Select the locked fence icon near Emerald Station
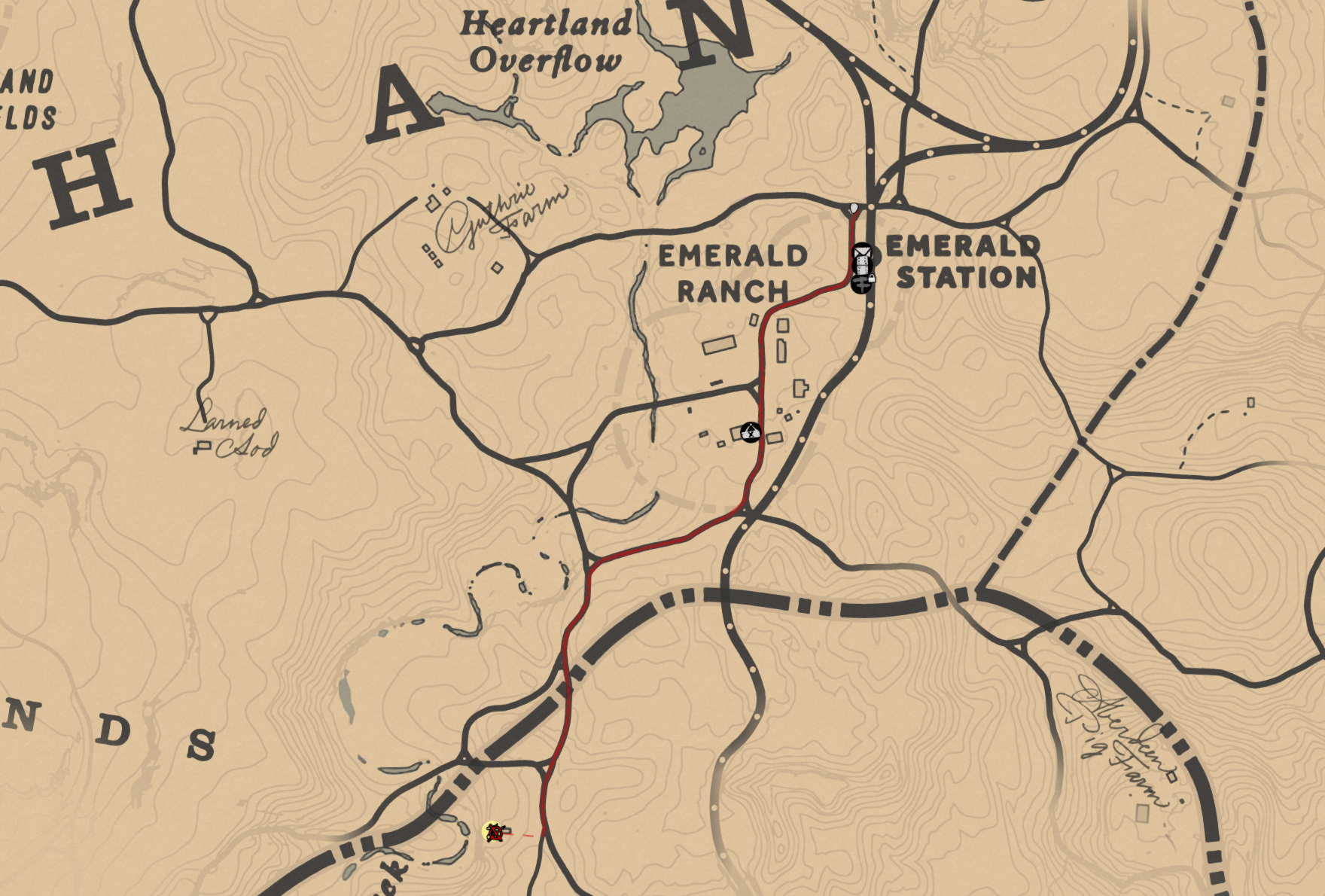This screenshot has width=1325, height=896. tap(861, 285)
